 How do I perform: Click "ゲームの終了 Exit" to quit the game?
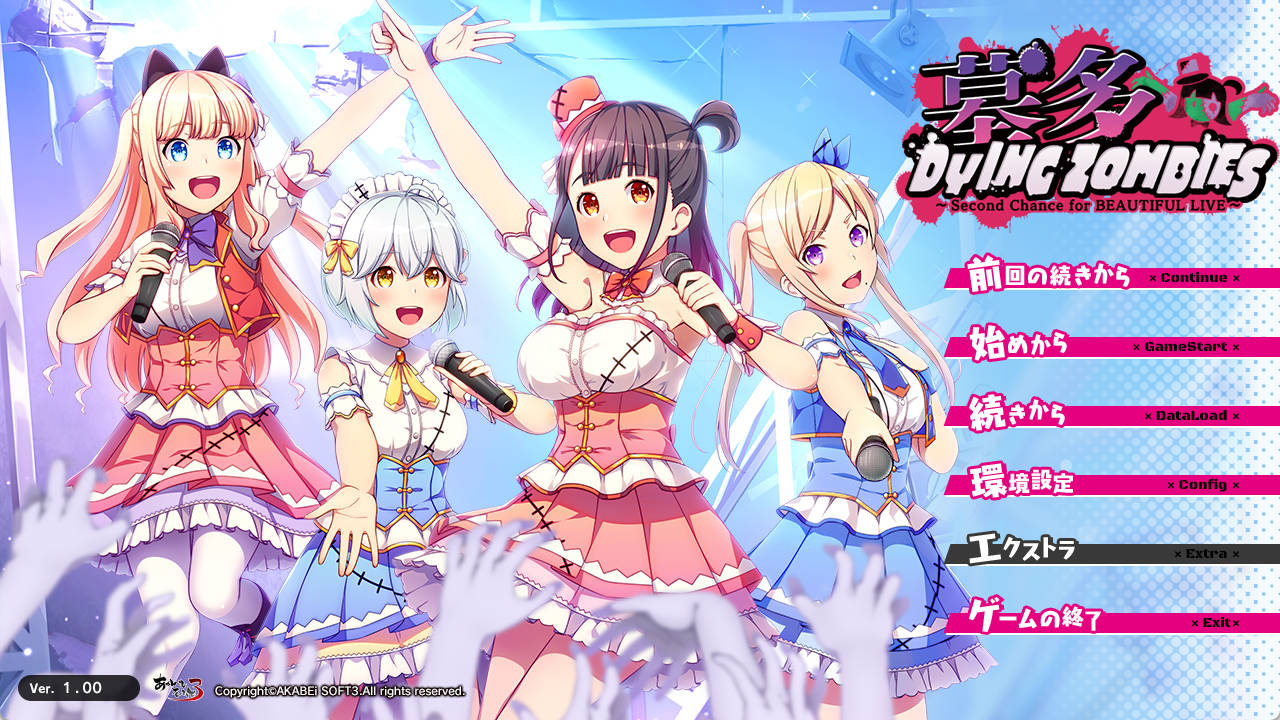1100,620
